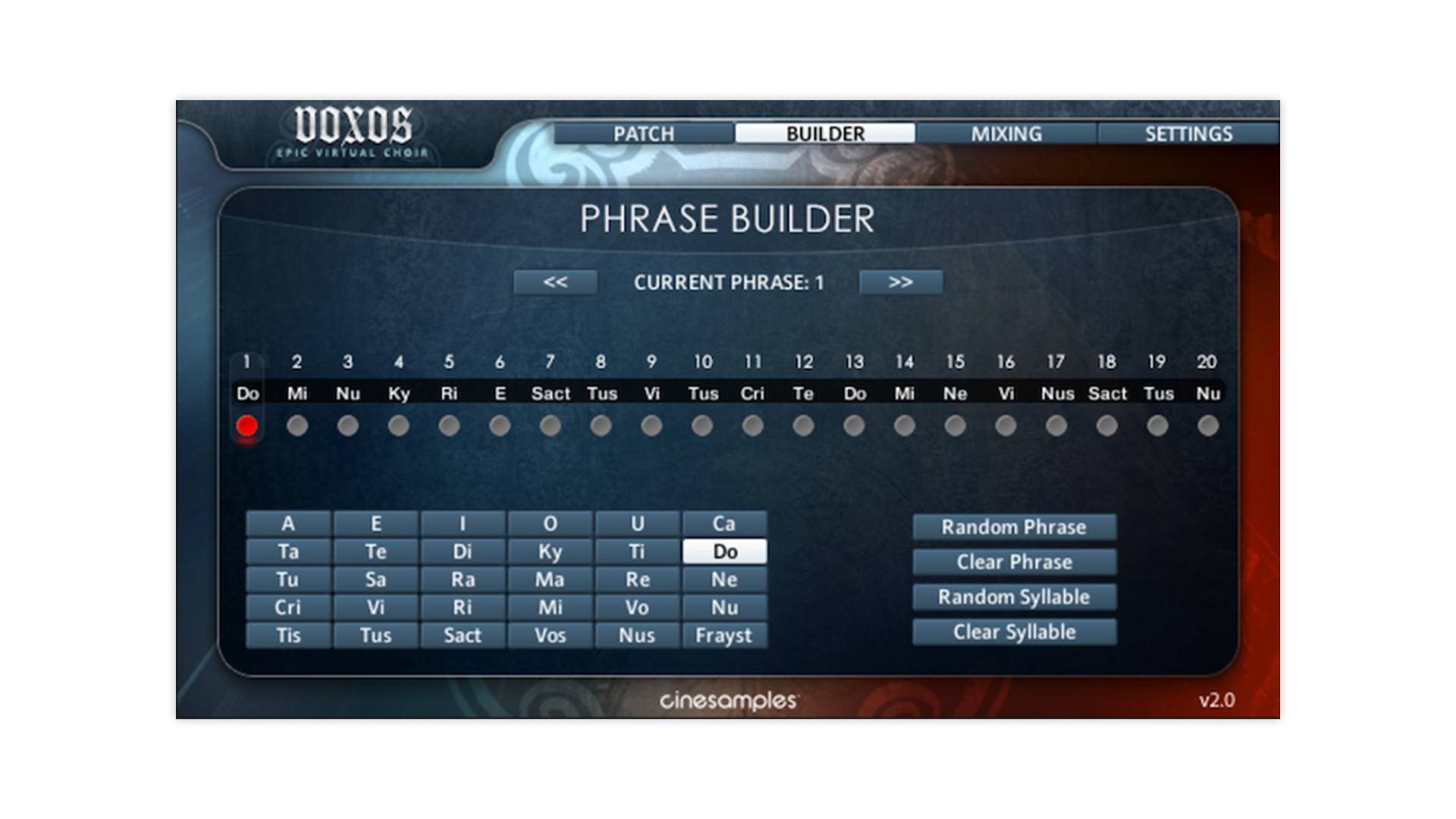Select the vowel A syllable
The image size is (1456, 819).
[x=288, y=524]
